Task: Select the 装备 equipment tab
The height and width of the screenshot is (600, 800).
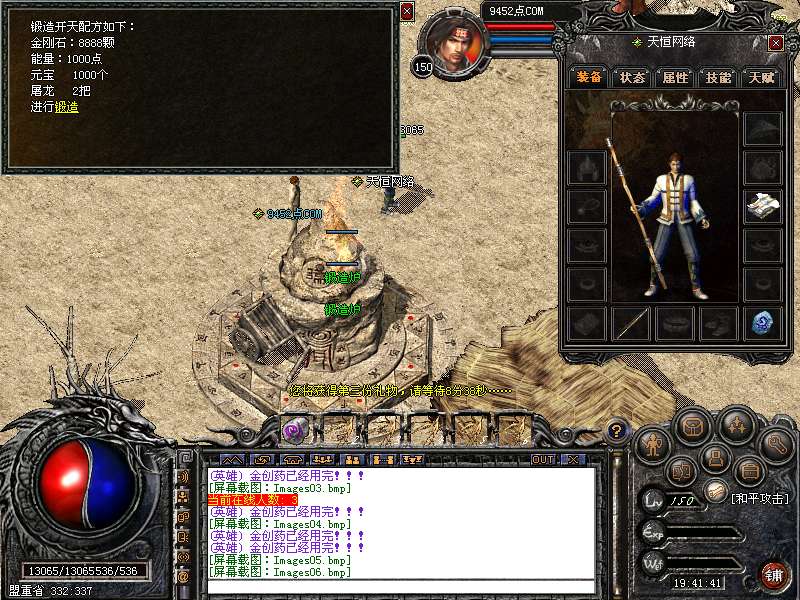Action: pos(589,77)
